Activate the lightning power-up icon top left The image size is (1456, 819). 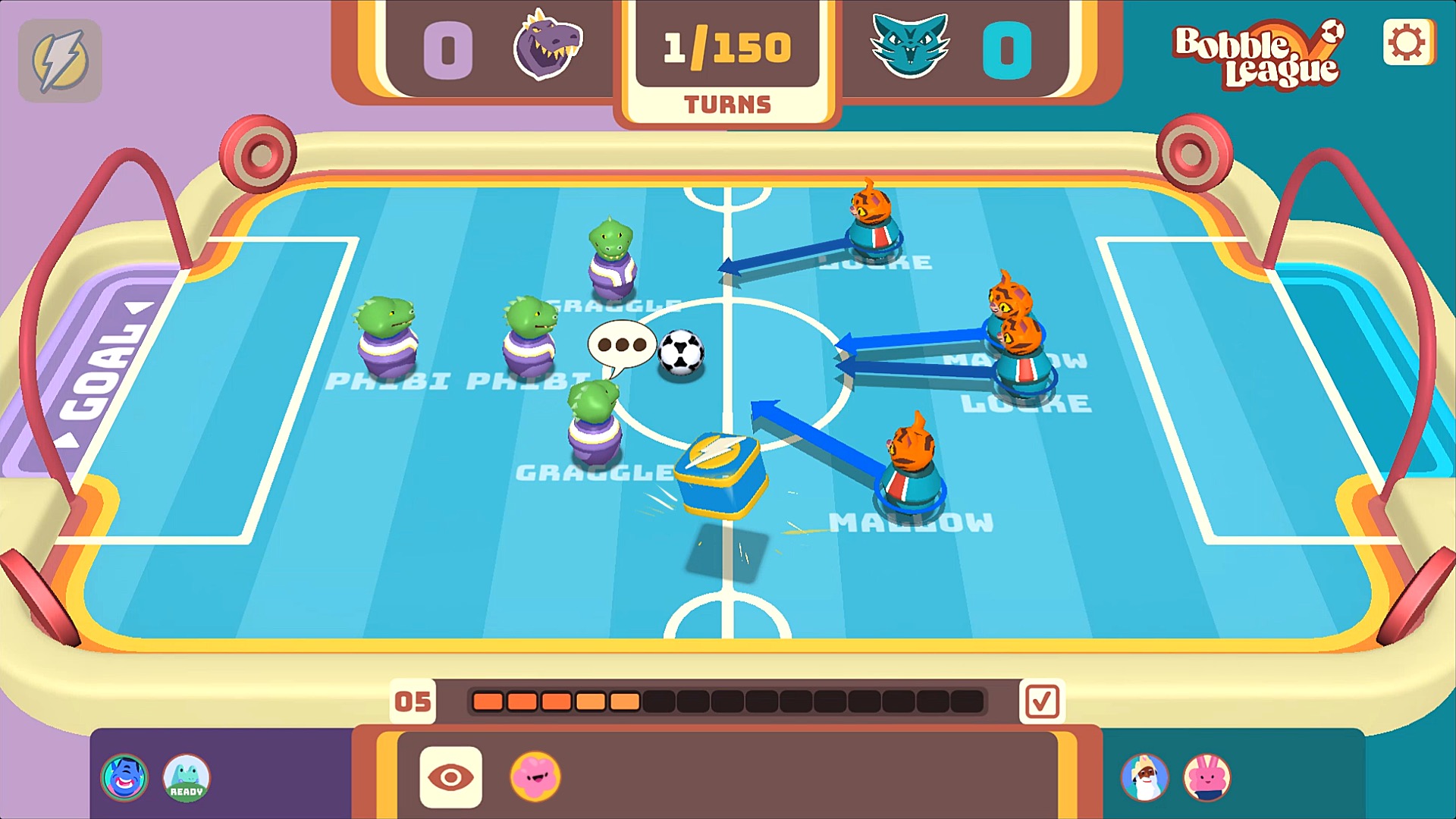(x=61, y=61)
